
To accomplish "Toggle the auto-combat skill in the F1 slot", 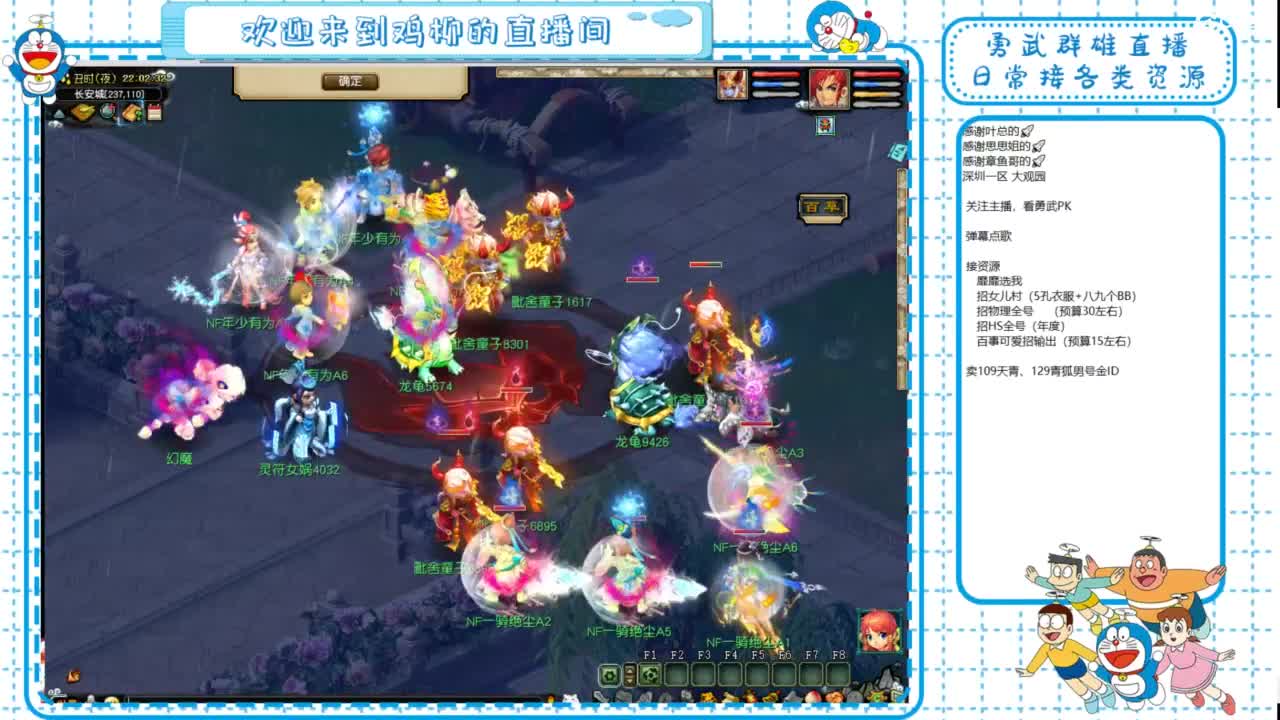I will pyautogui.click(x=649, y=675).
